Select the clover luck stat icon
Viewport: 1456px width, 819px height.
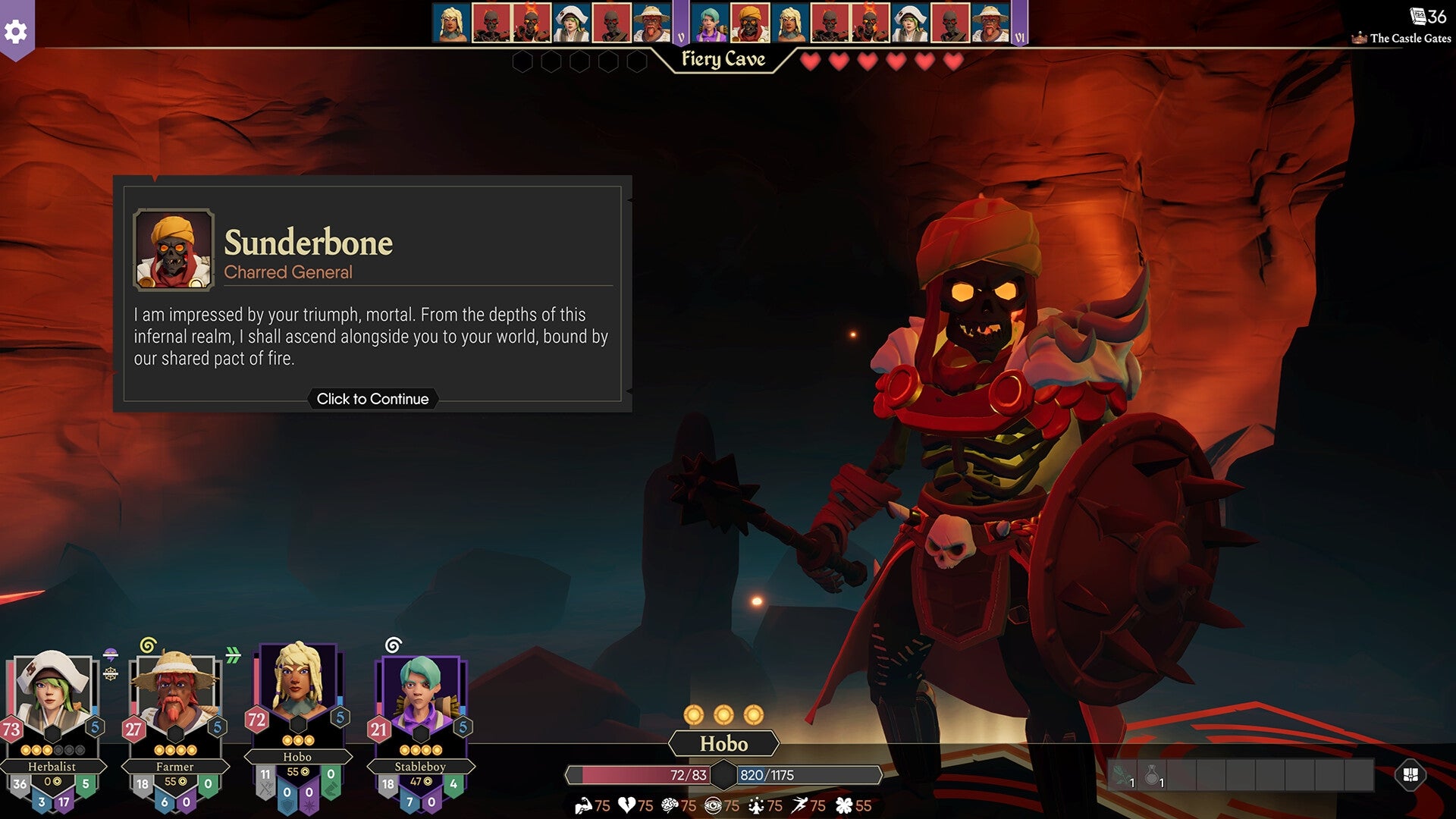point(843,807)
